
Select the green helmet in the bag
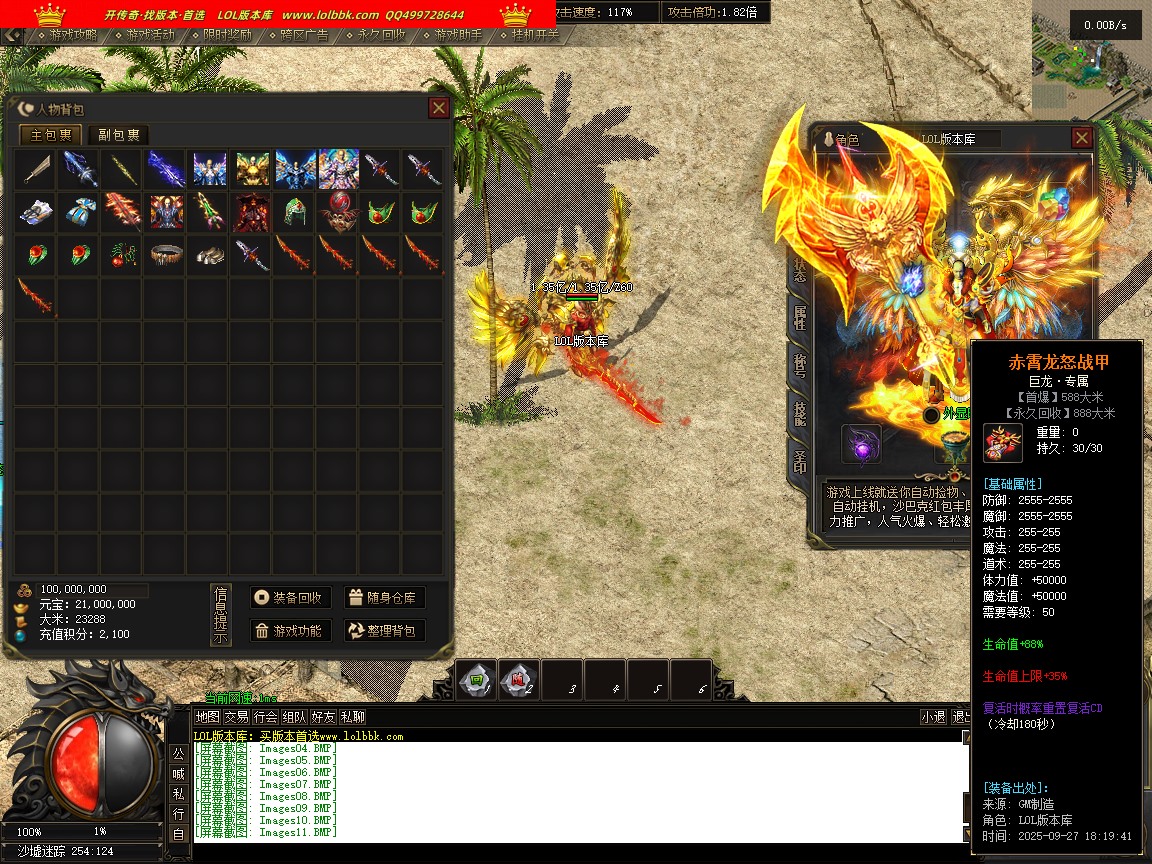pyautogui.click(x=294, y=212)
